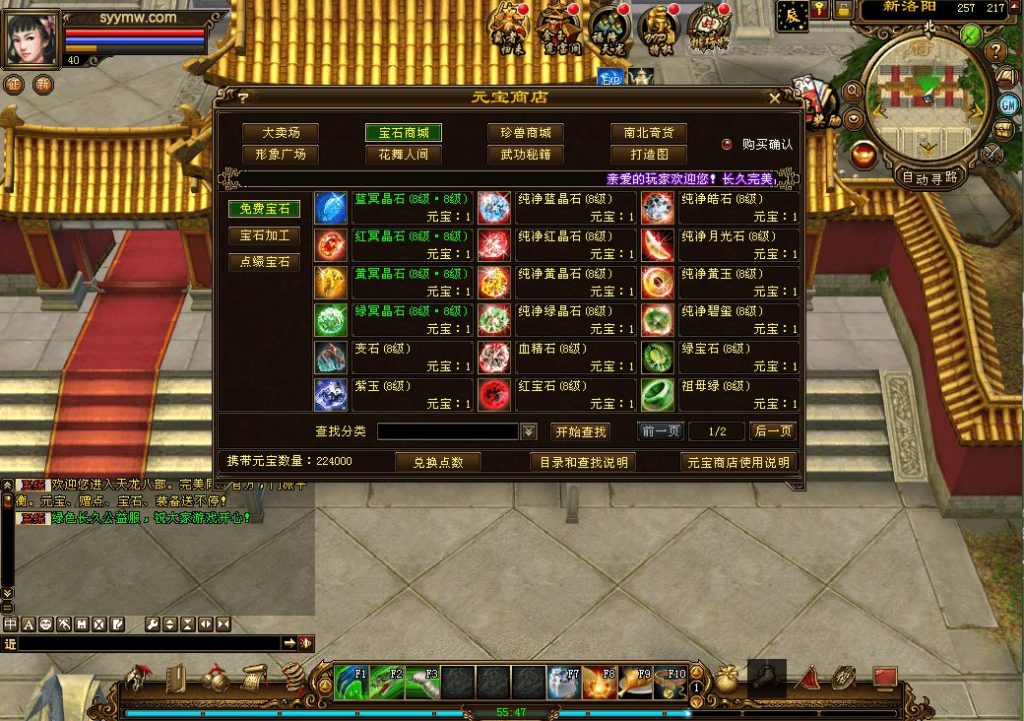Screen dimensions: 1024x721
Task: Choose the 武功秘籍 shop tab
Action: [526, 155]
